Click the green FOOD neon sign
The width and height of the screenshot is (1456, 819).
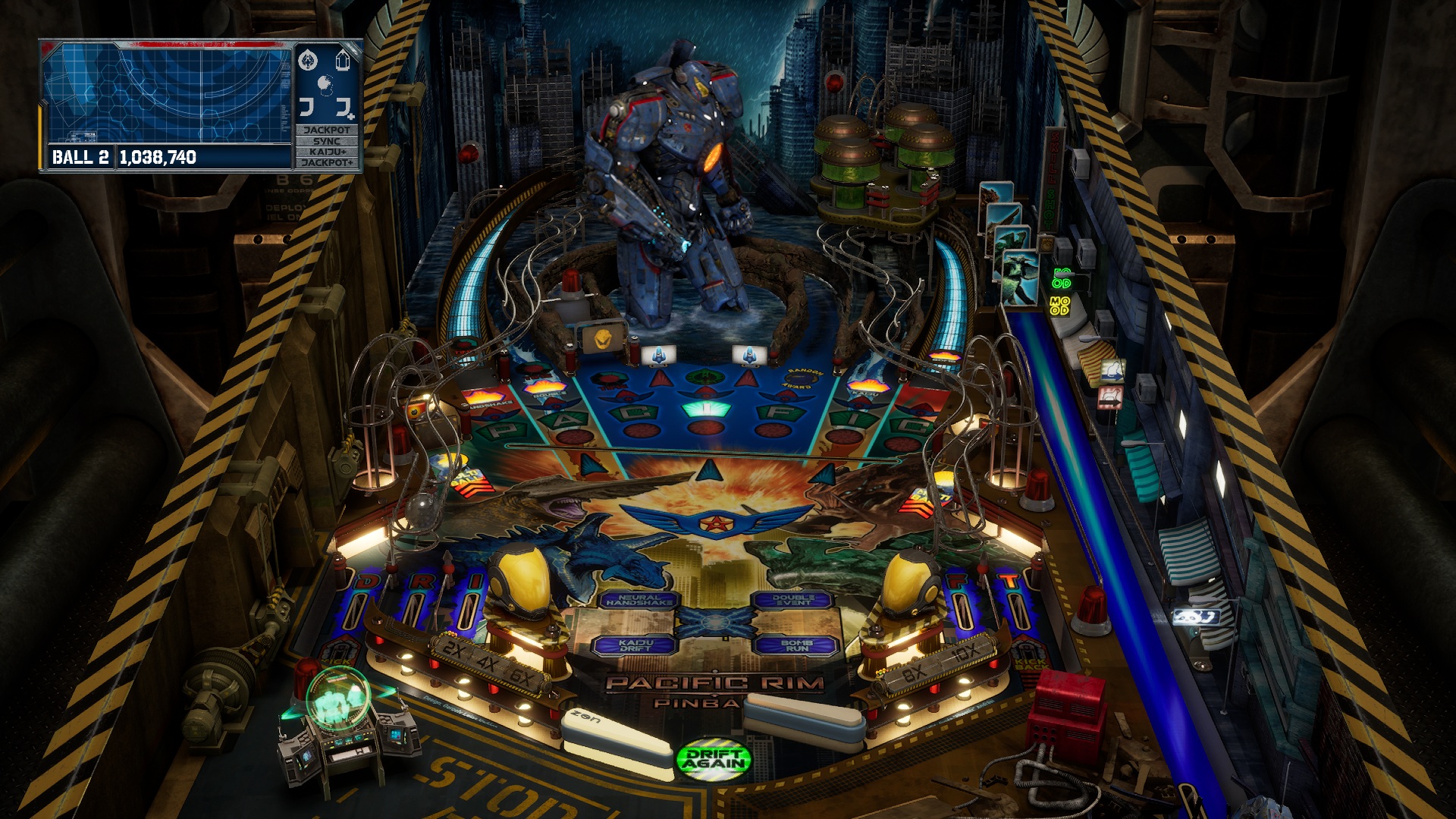[x=1062, y=278]
